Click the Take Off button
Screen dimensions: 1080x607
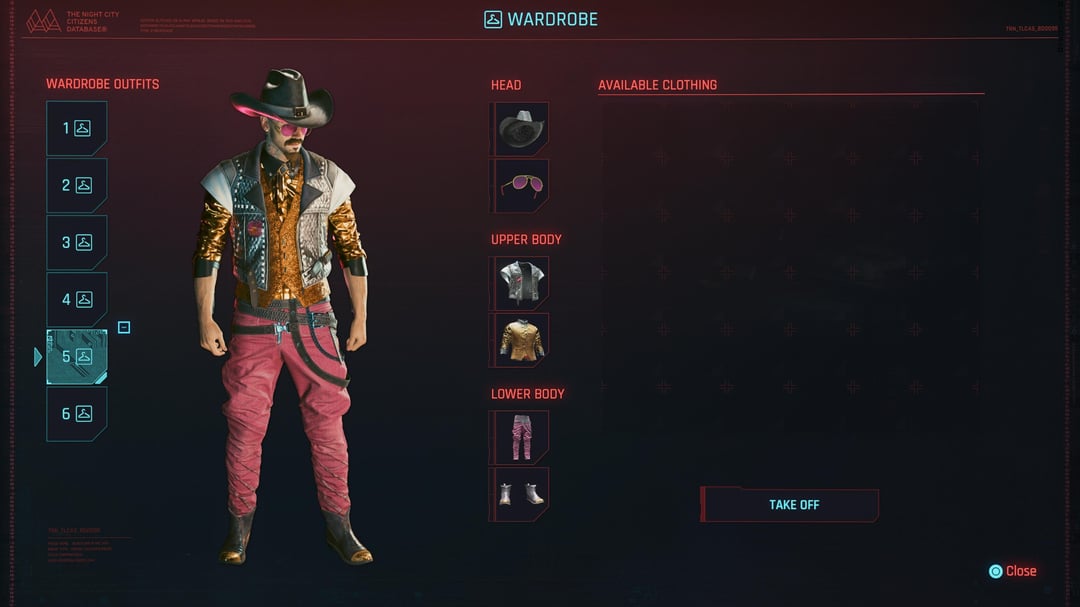click(792, 505)
